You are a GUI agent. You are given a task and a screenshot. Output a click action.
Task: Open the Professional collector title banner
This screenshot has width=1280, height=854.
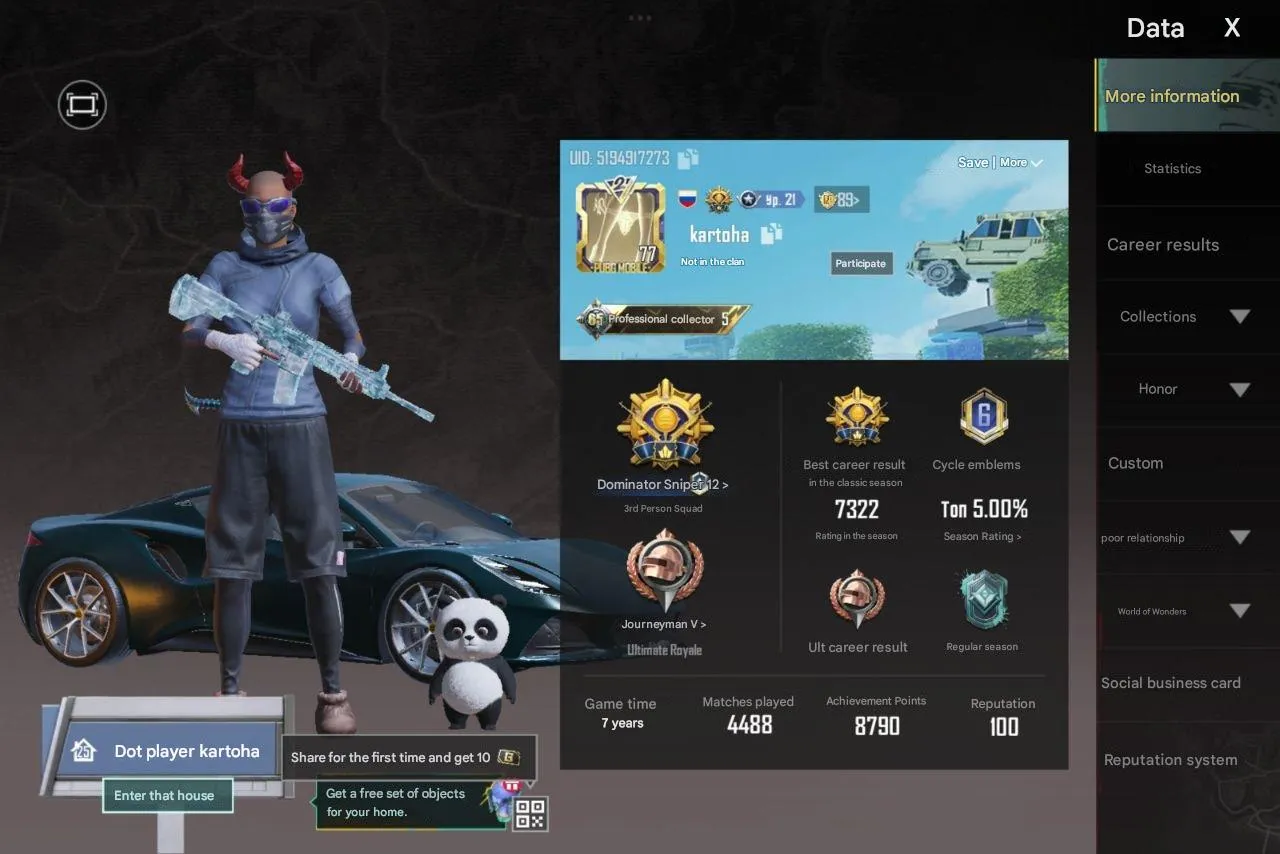click(x=660, y=318)
